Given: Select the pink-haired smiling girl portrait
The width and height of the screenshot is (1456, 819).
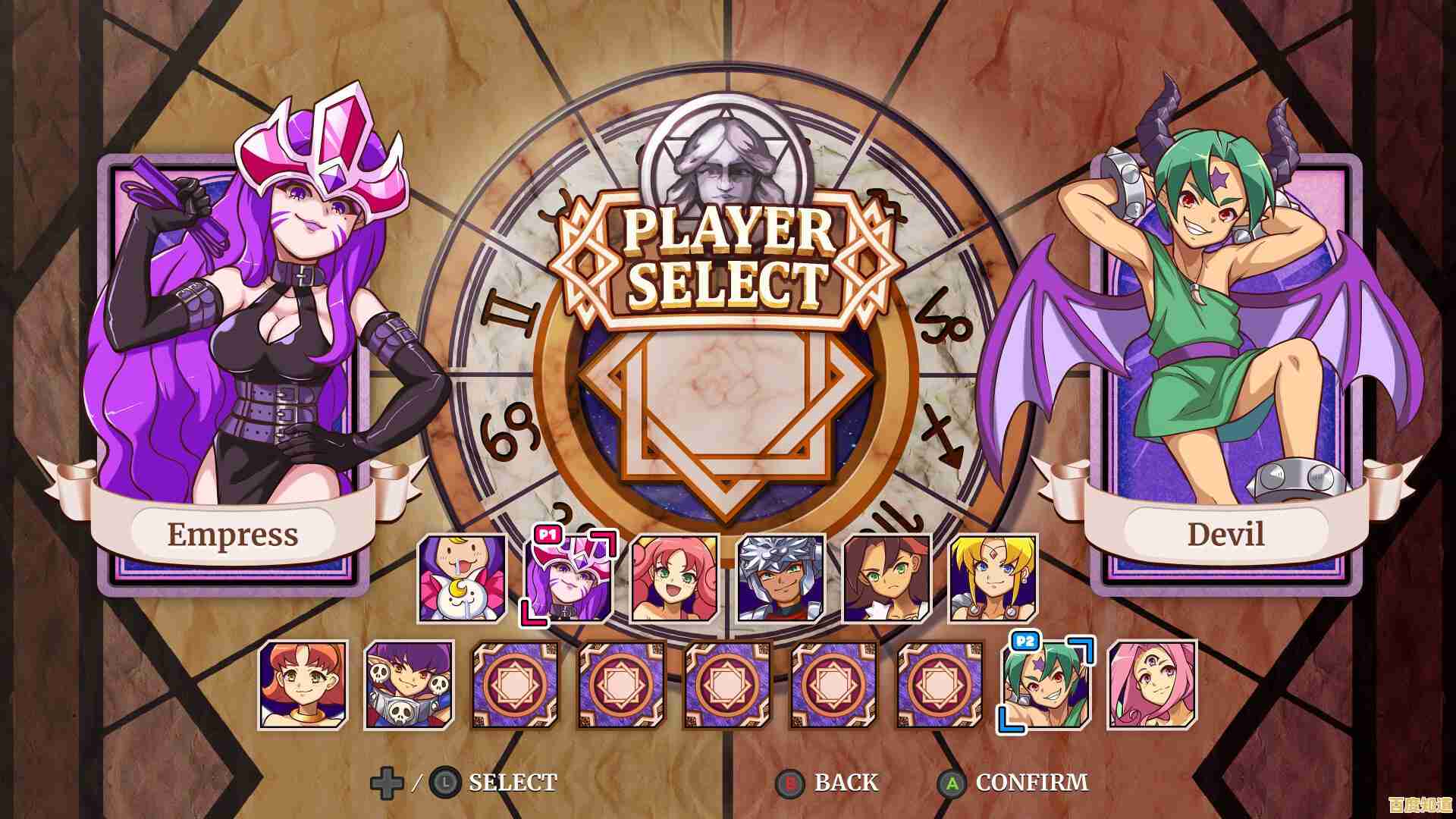Looking at the screenshot, I should (x=675, y=579).
